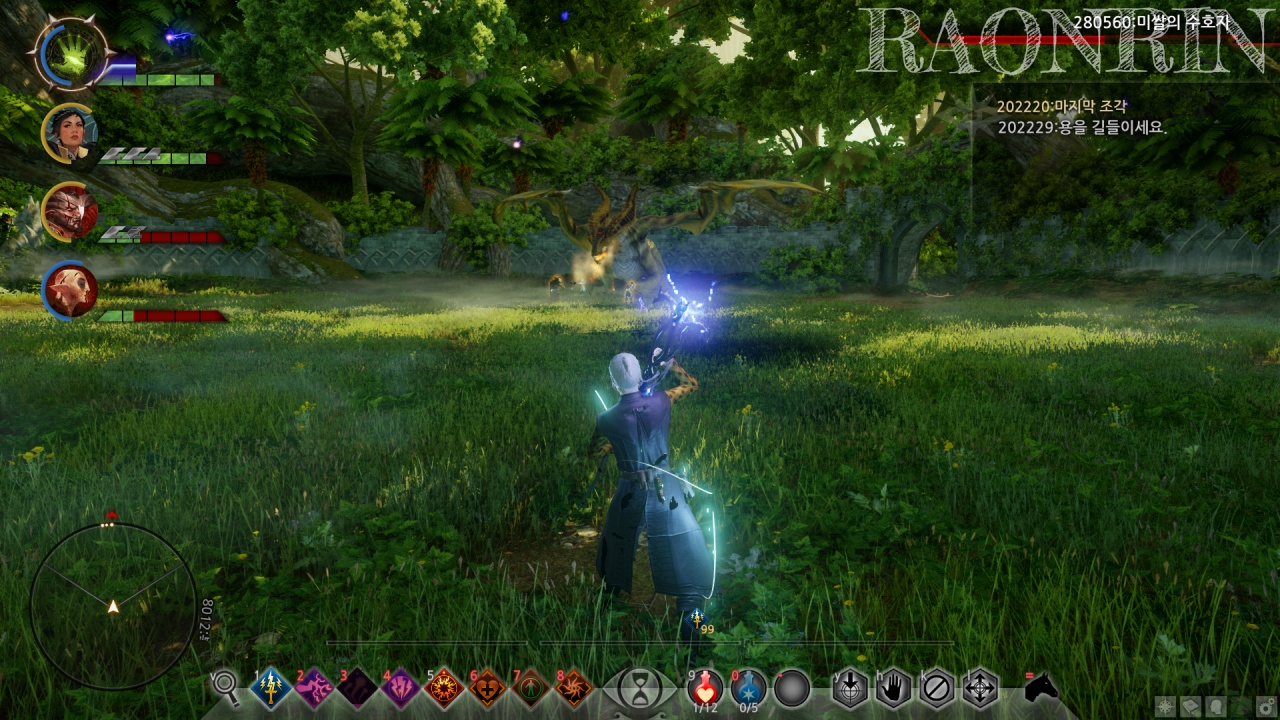Activate the lightning staff ability in slot 1

click(x=270, y=688)
